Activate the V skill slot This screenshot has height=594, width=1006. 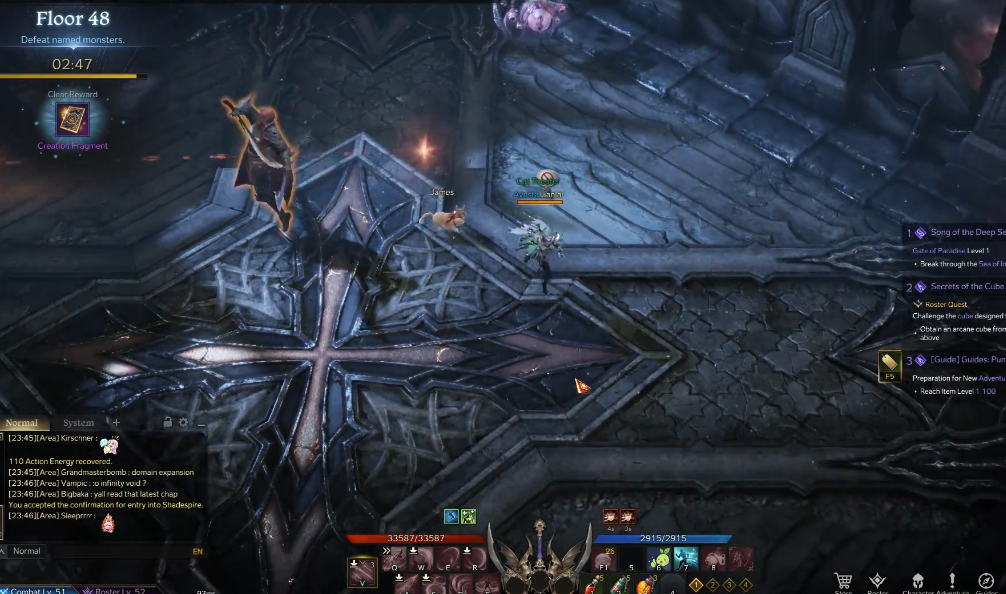click(x=362, y=572)
